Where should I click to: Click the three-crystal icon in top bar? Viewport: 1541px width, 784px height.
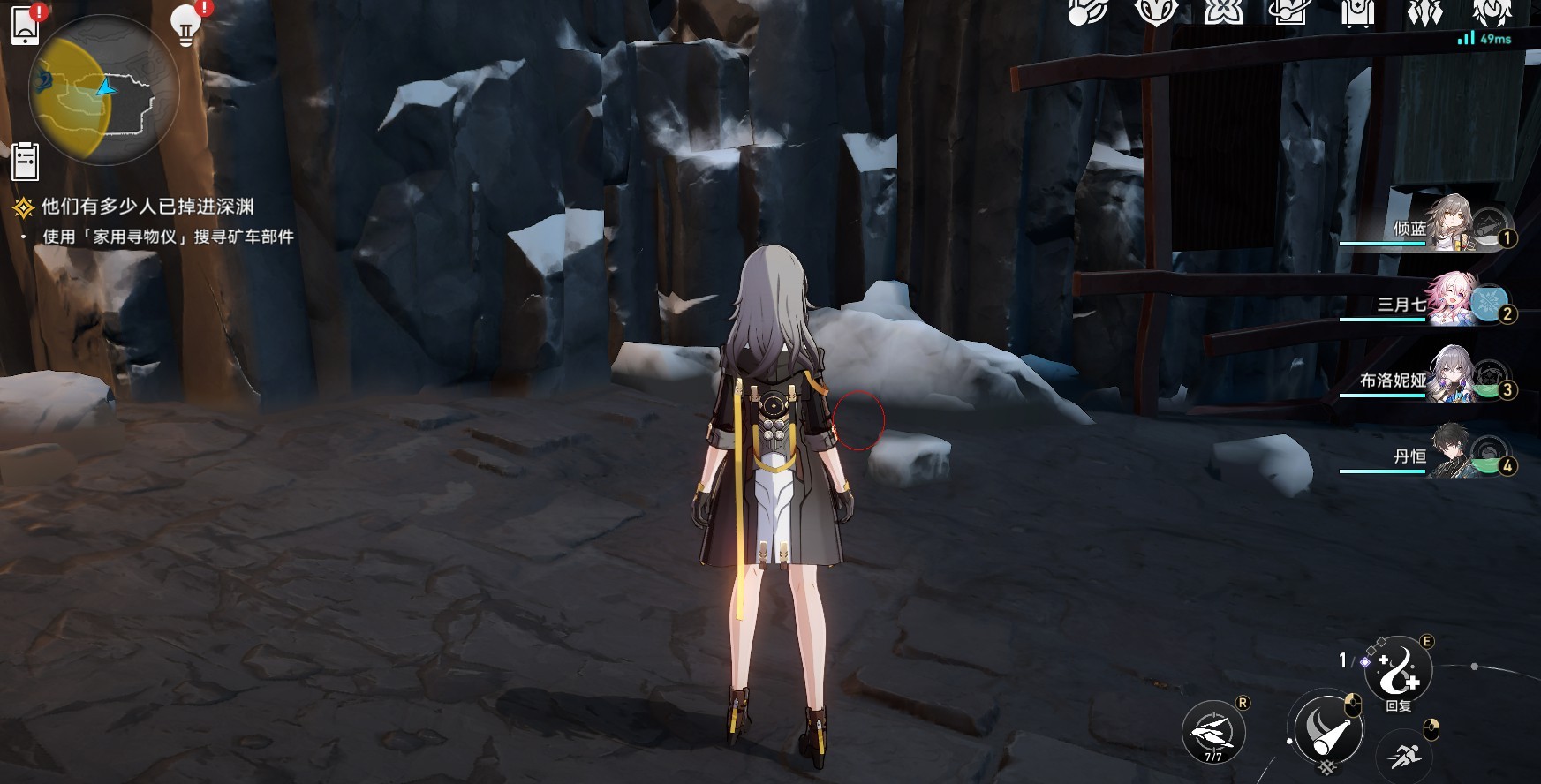tap(1424, 12)
